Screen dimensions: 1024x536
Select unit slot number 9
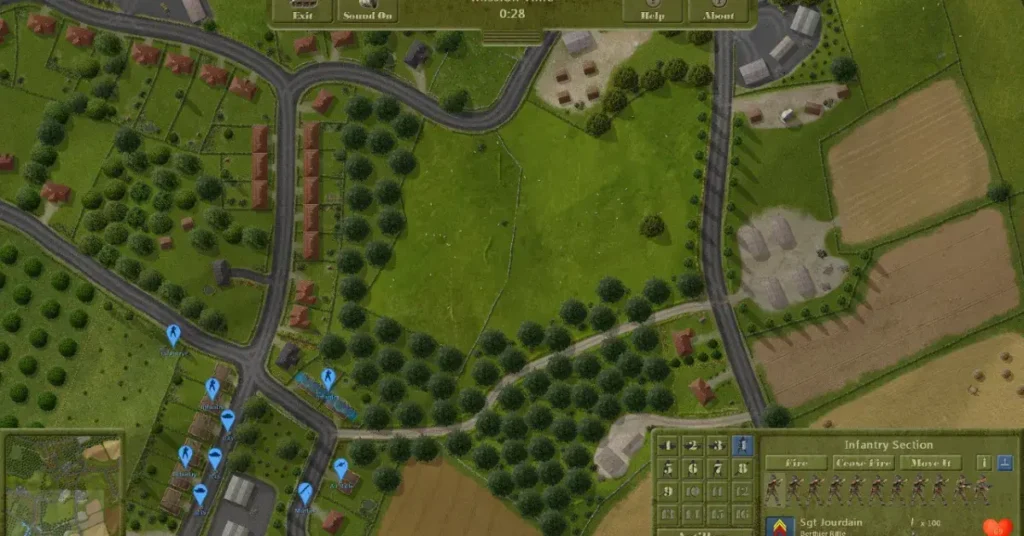tap(667, 492)
